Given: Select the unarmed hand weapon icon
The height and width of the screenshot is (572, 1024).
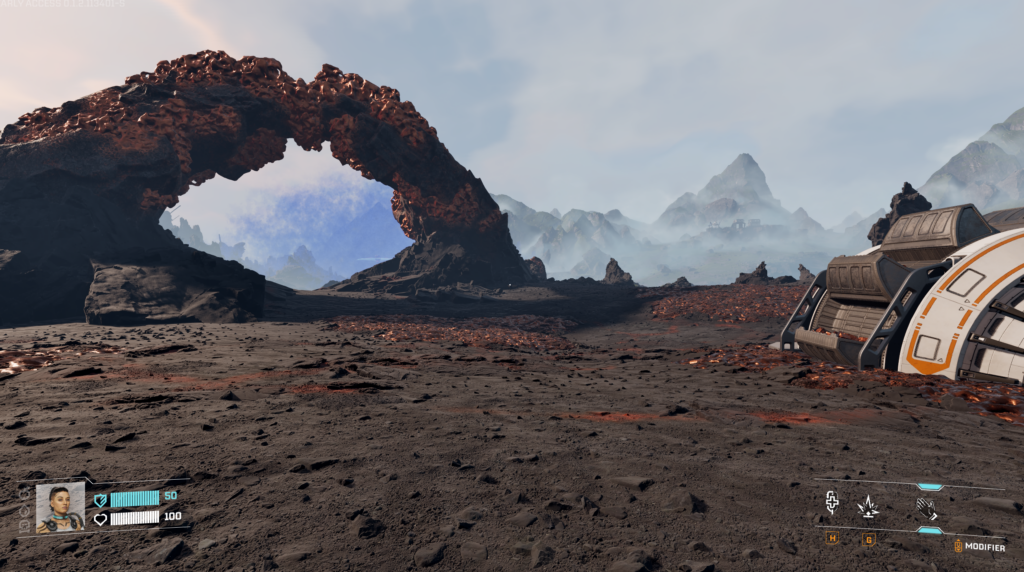Looking at the screenshot, I should [926, 508].
